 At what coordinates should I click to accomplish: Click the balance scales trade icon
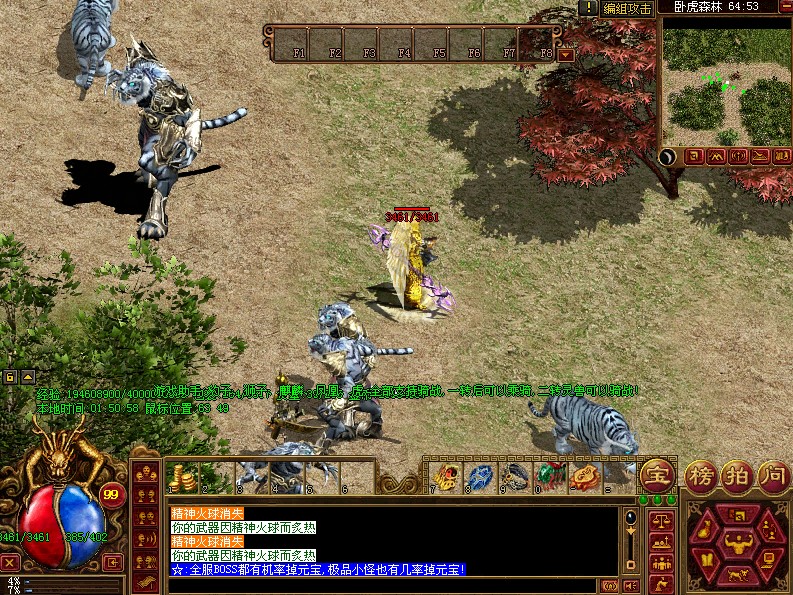point(660,519)
